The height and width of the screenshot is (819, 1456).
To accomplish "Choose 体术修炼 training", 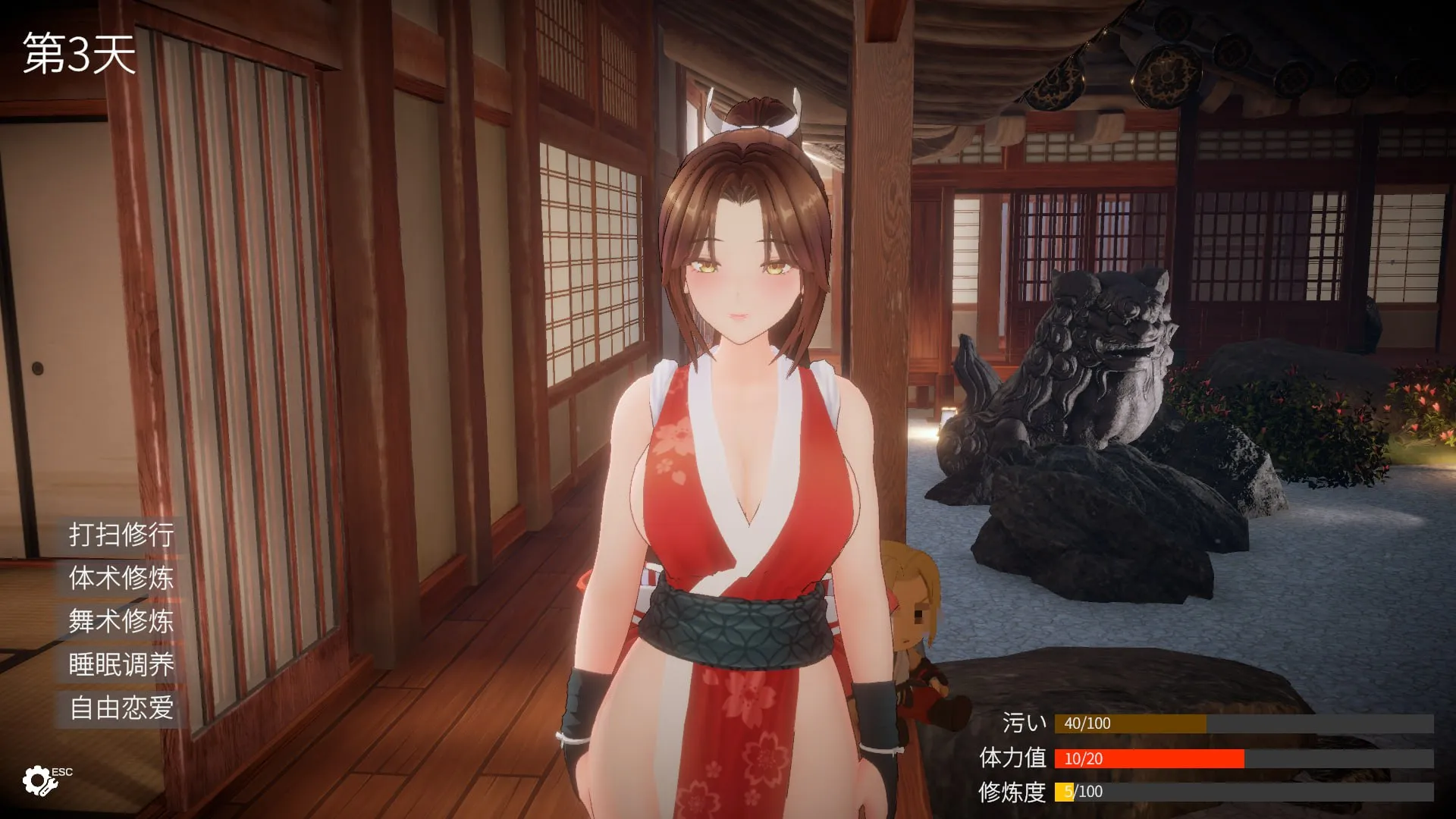I will pos(121,578).
